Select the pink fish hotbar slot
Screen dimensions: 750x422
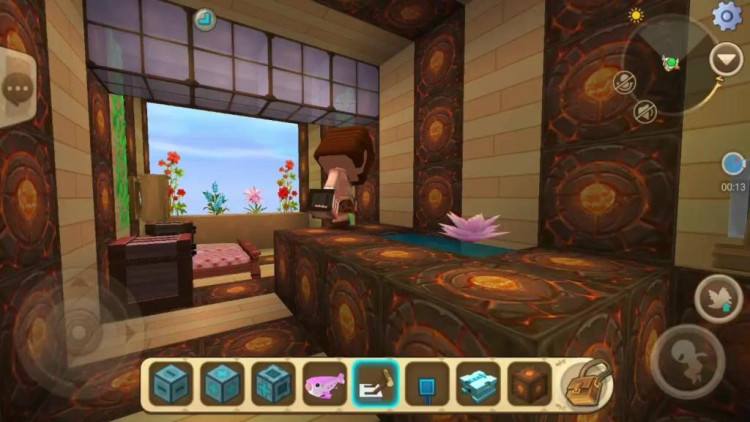click(x=324, y=383)
